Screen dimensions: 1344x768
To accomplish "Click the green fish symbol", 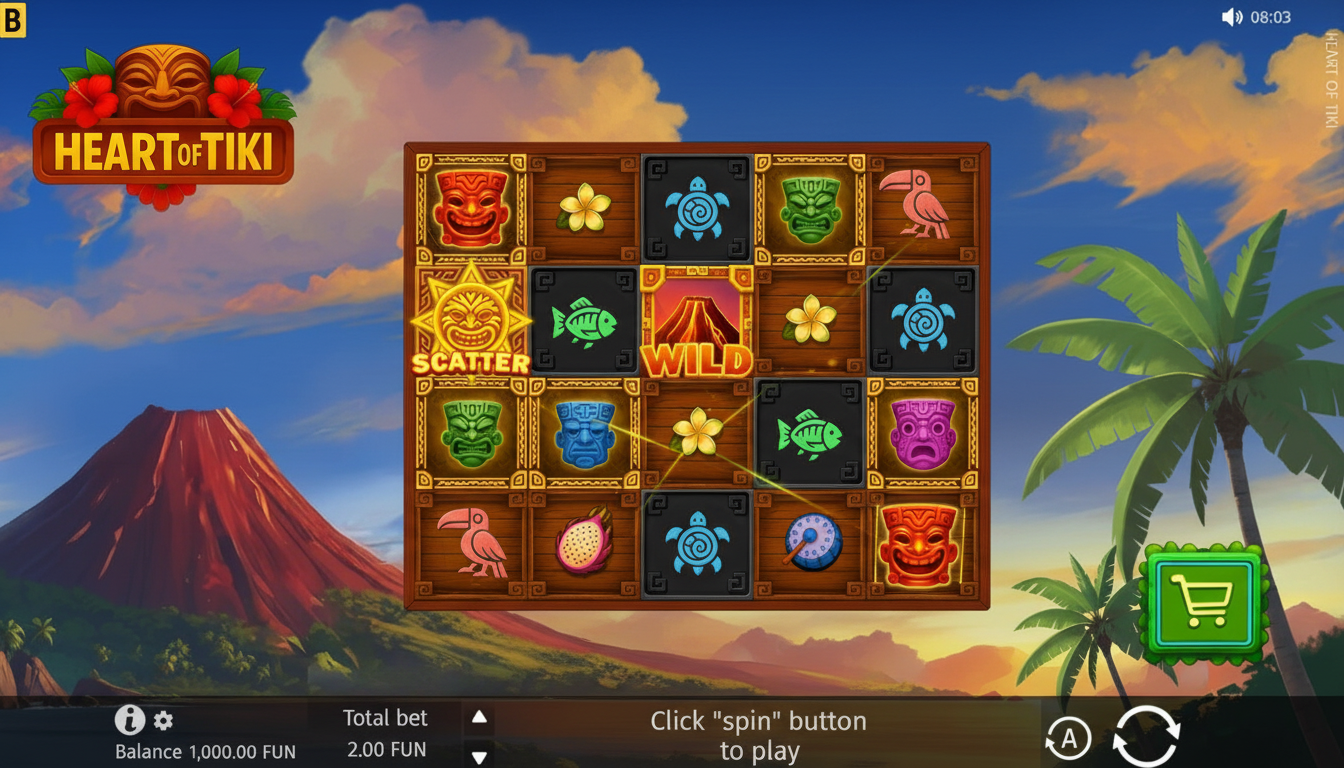I will 583,323.
